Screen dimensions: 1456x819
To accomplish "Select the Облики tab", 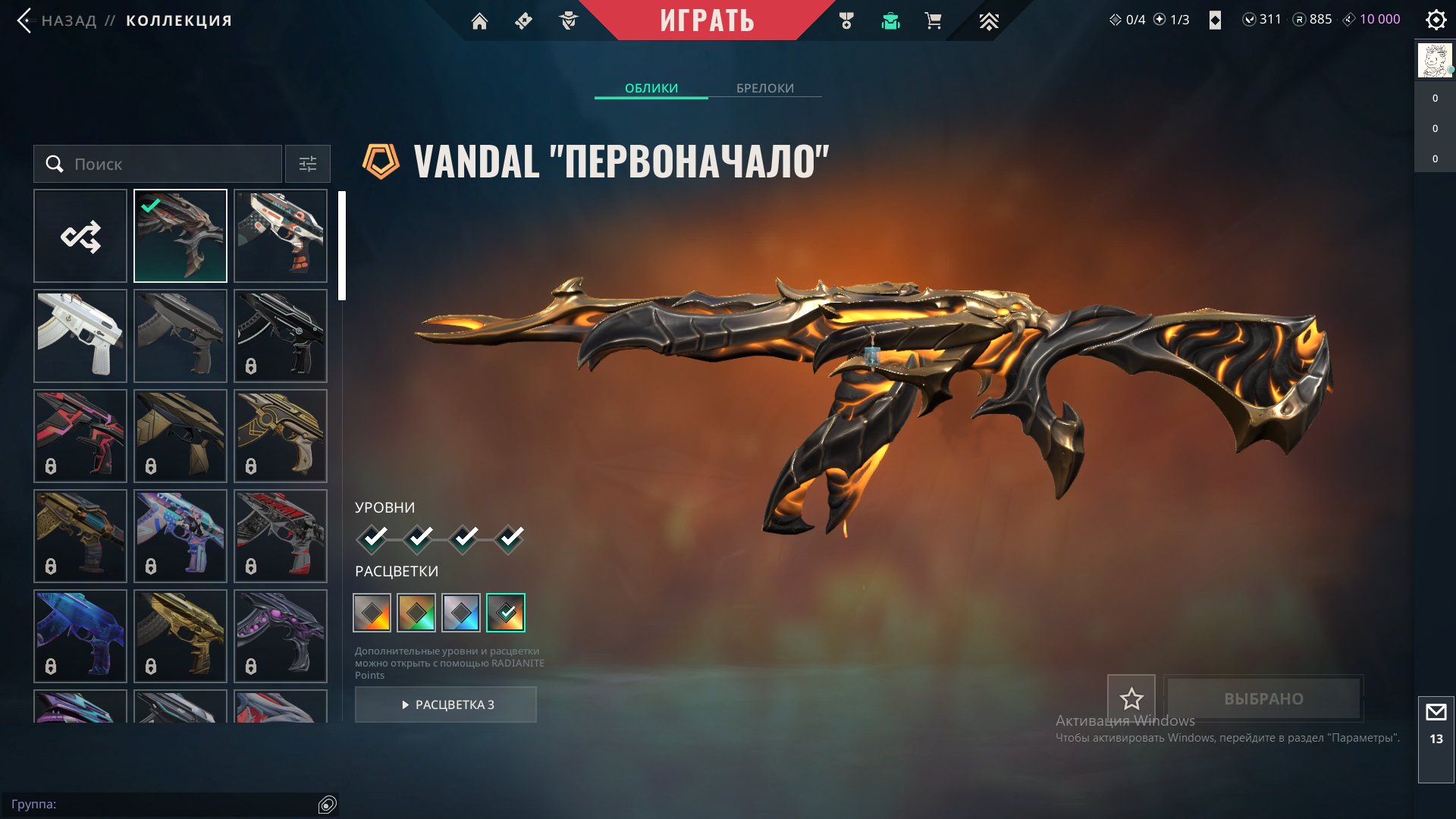I will pyautogui.click(x=651, y=88).
